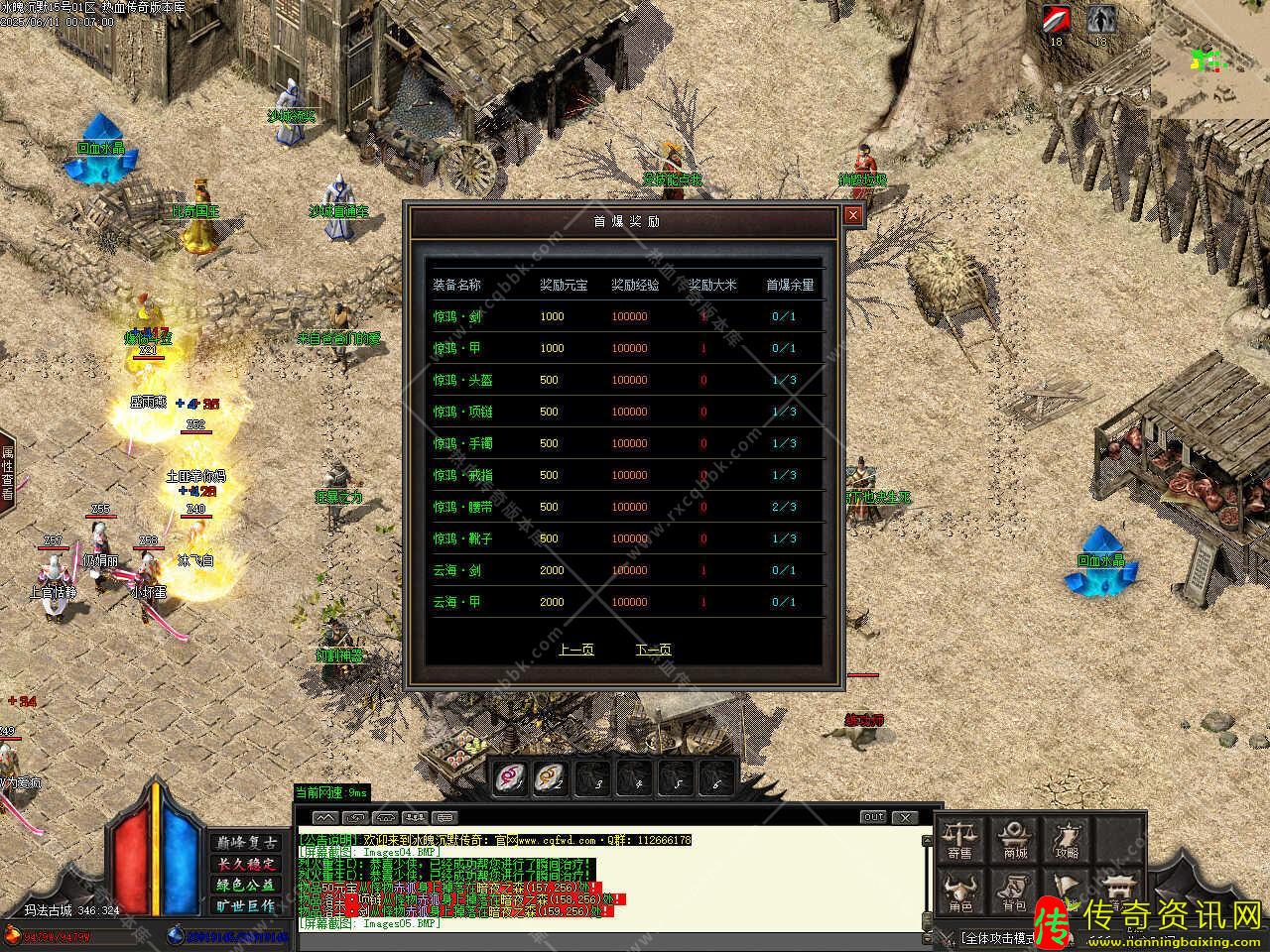The width and height of the screenshot is (1270, 952).
Task: Close the 首爆奖励 reward window
Action: [x=852, y=215]
